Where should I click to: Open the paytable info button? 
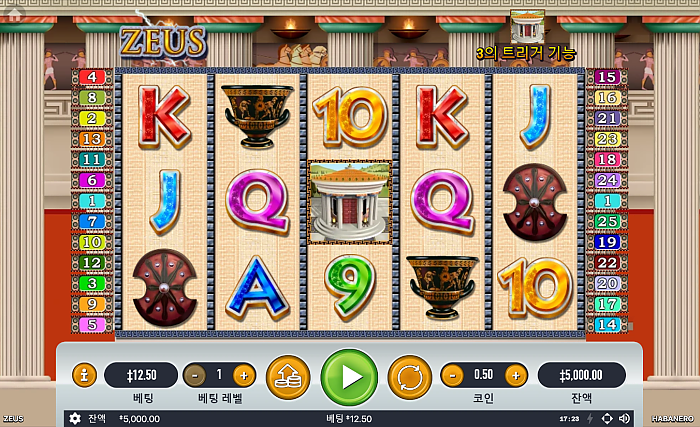pos(85,375)
